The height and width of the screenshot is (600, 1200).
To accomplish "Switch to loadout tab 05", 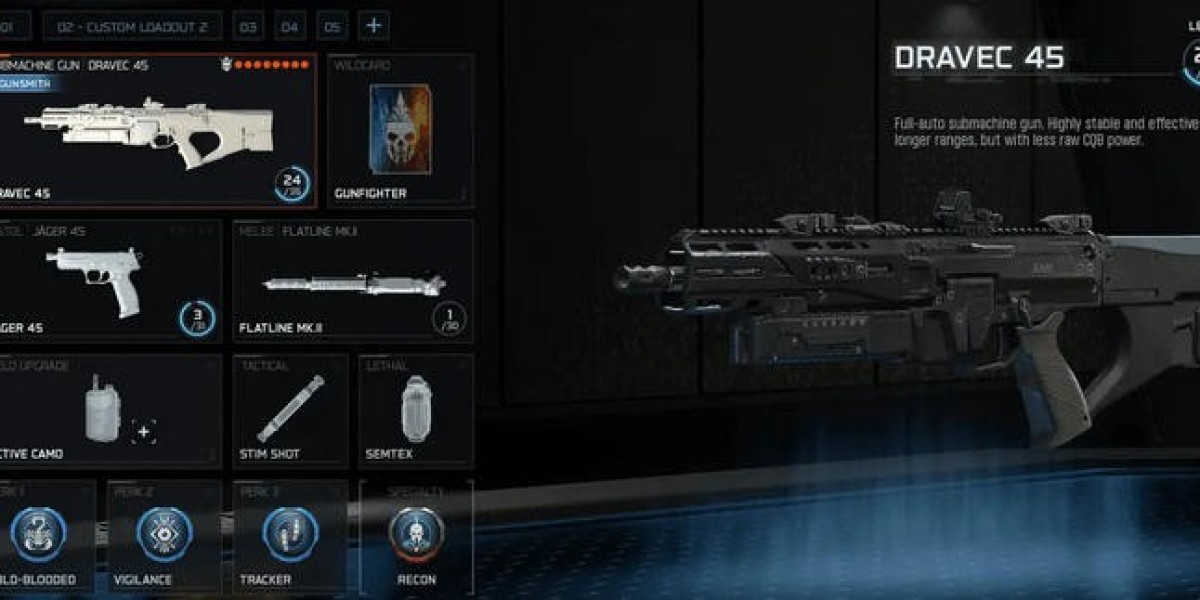I will click(x=332, y=25).
